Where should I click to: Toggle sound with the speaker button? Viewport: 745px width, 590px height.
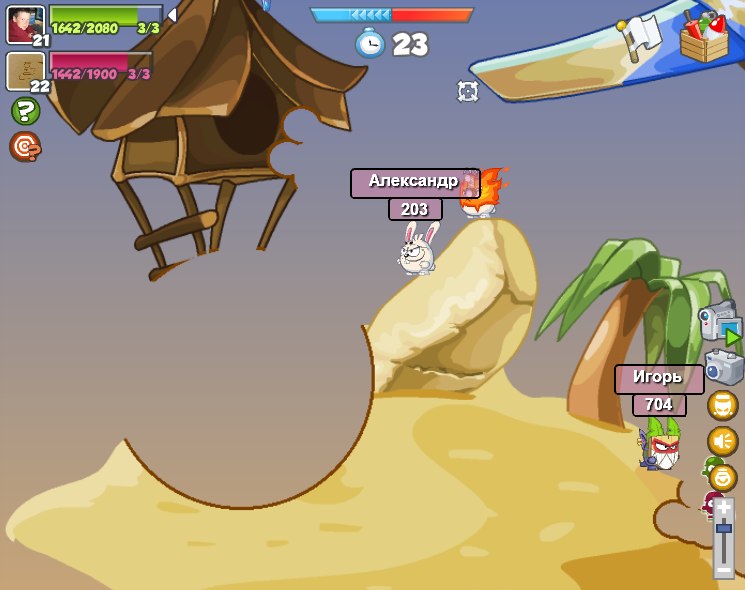pos(722,441)
